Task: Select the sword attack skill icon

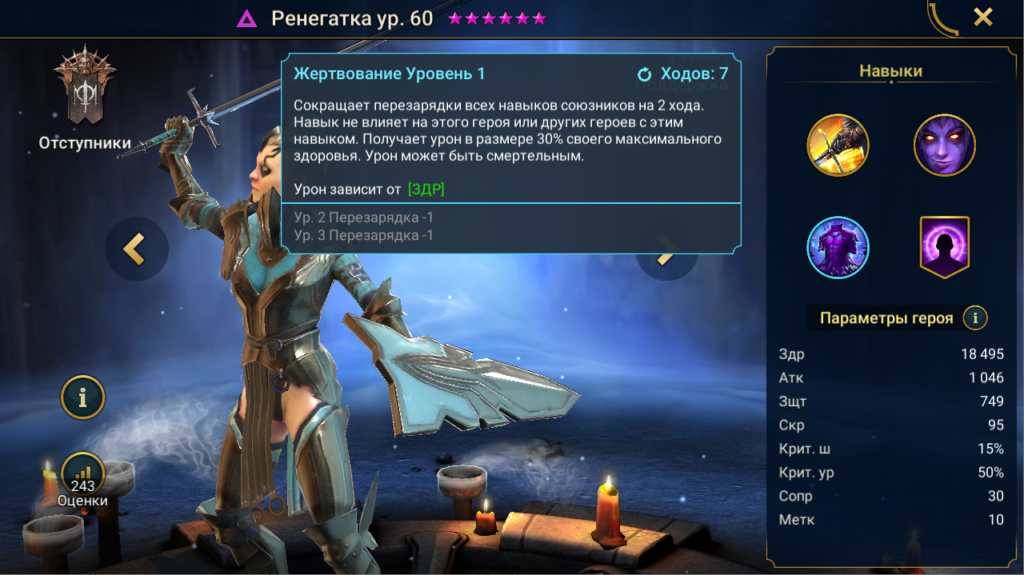Action: click(x=838, y=145)
